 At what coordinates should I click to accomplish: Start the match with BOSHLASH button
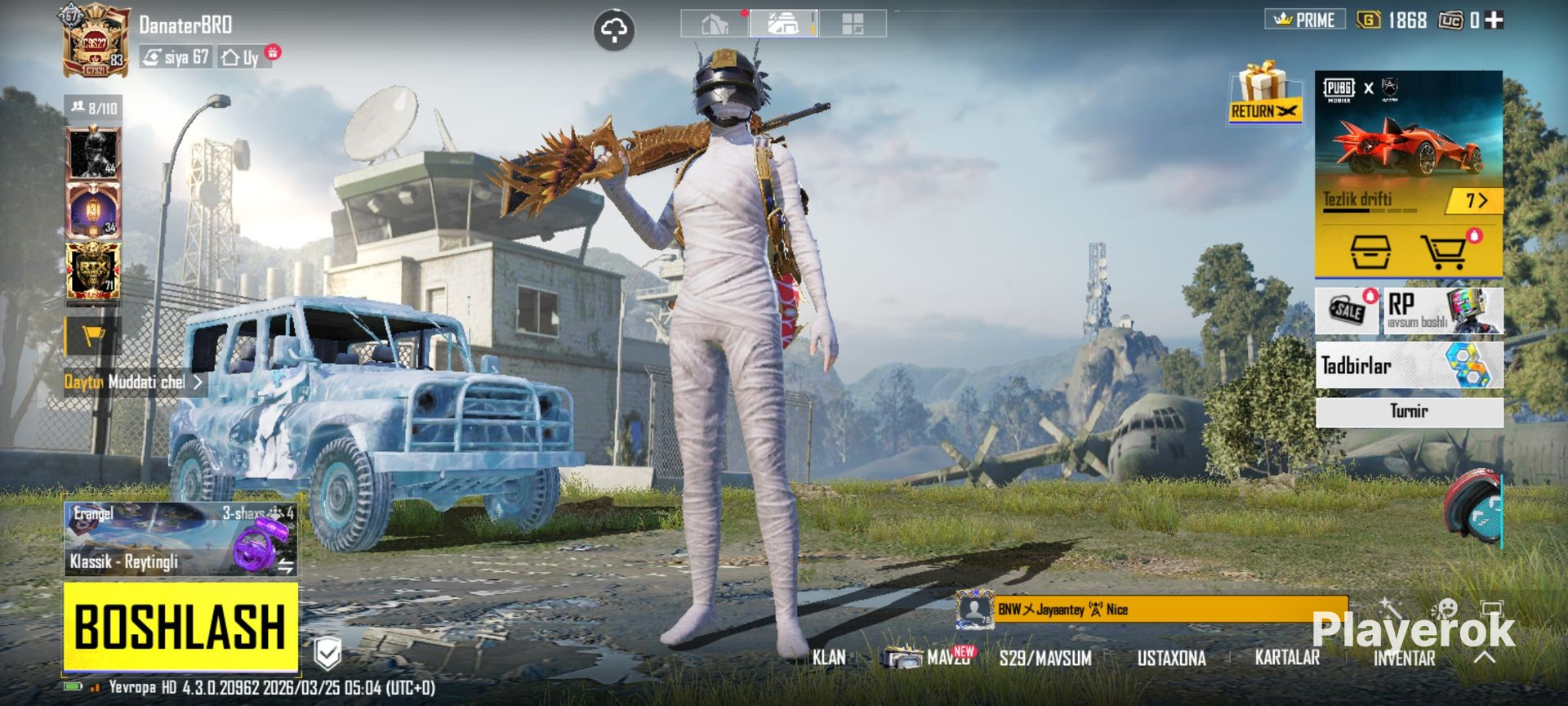[x=180, y=626]
